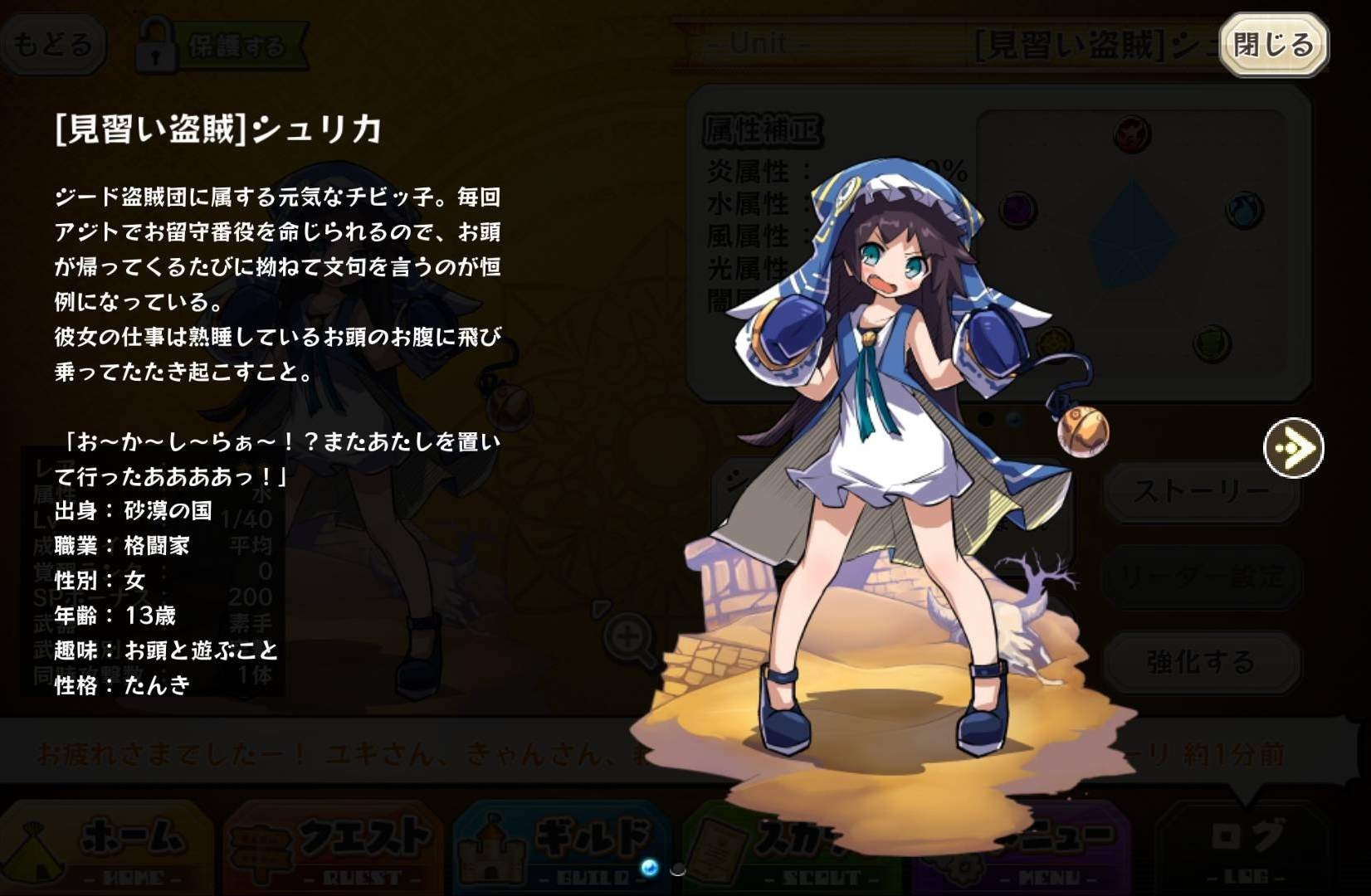Open the ストーリー story button
This screenshot has height=896, width=1371.
tap(1200, 492)
